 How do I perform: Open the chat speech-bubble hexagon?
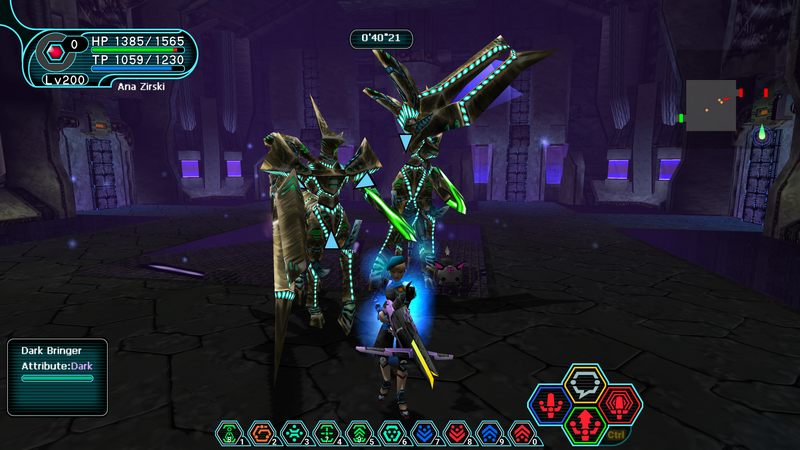pos(583,382)
